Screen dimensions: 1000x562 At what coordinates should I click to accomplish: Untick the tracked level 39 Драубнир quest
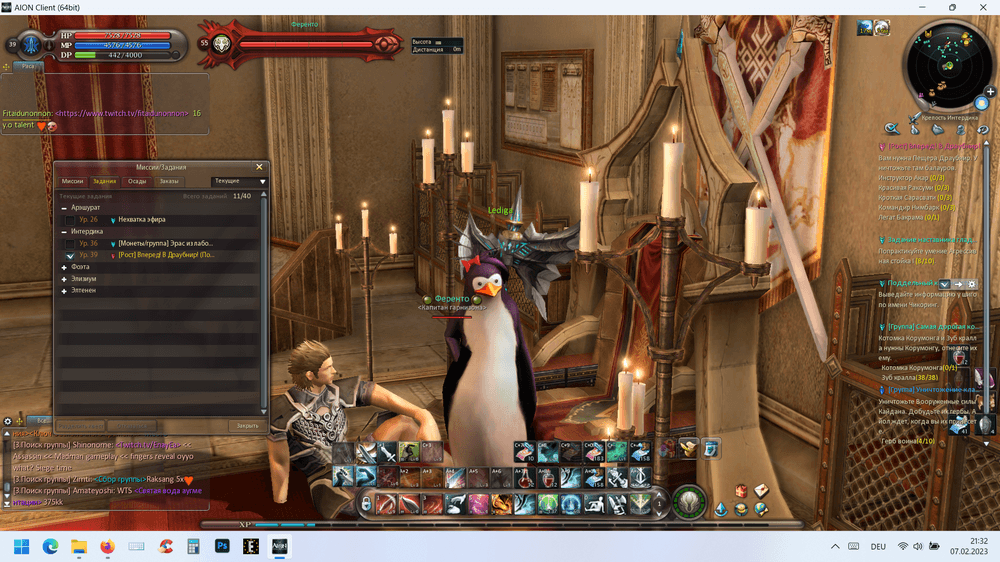[70, 255]
